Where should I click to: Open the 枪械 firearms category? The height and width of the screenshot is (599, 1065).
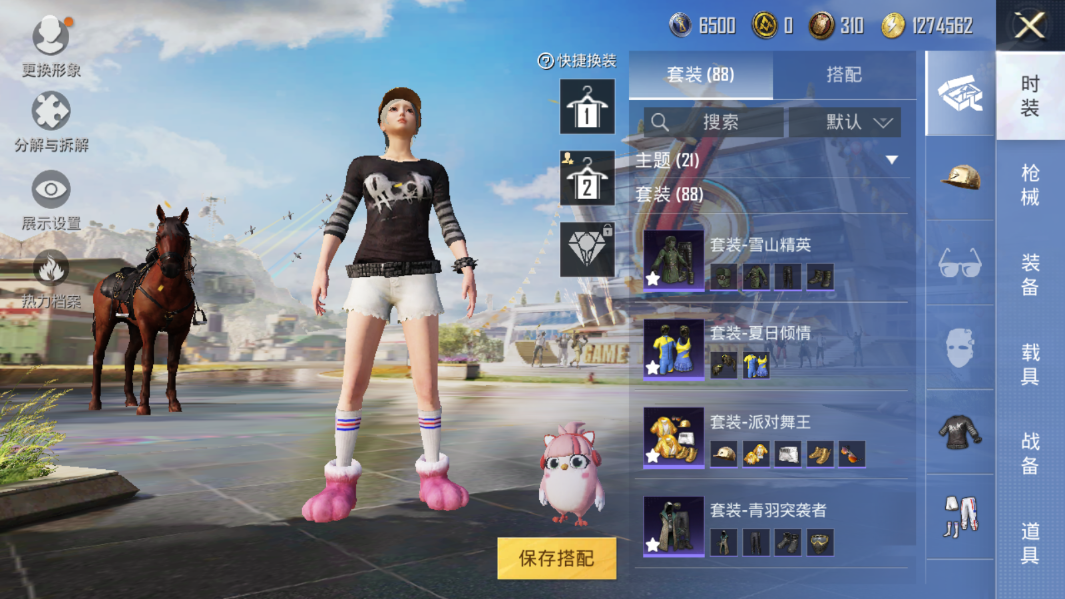coord(1030,185)
